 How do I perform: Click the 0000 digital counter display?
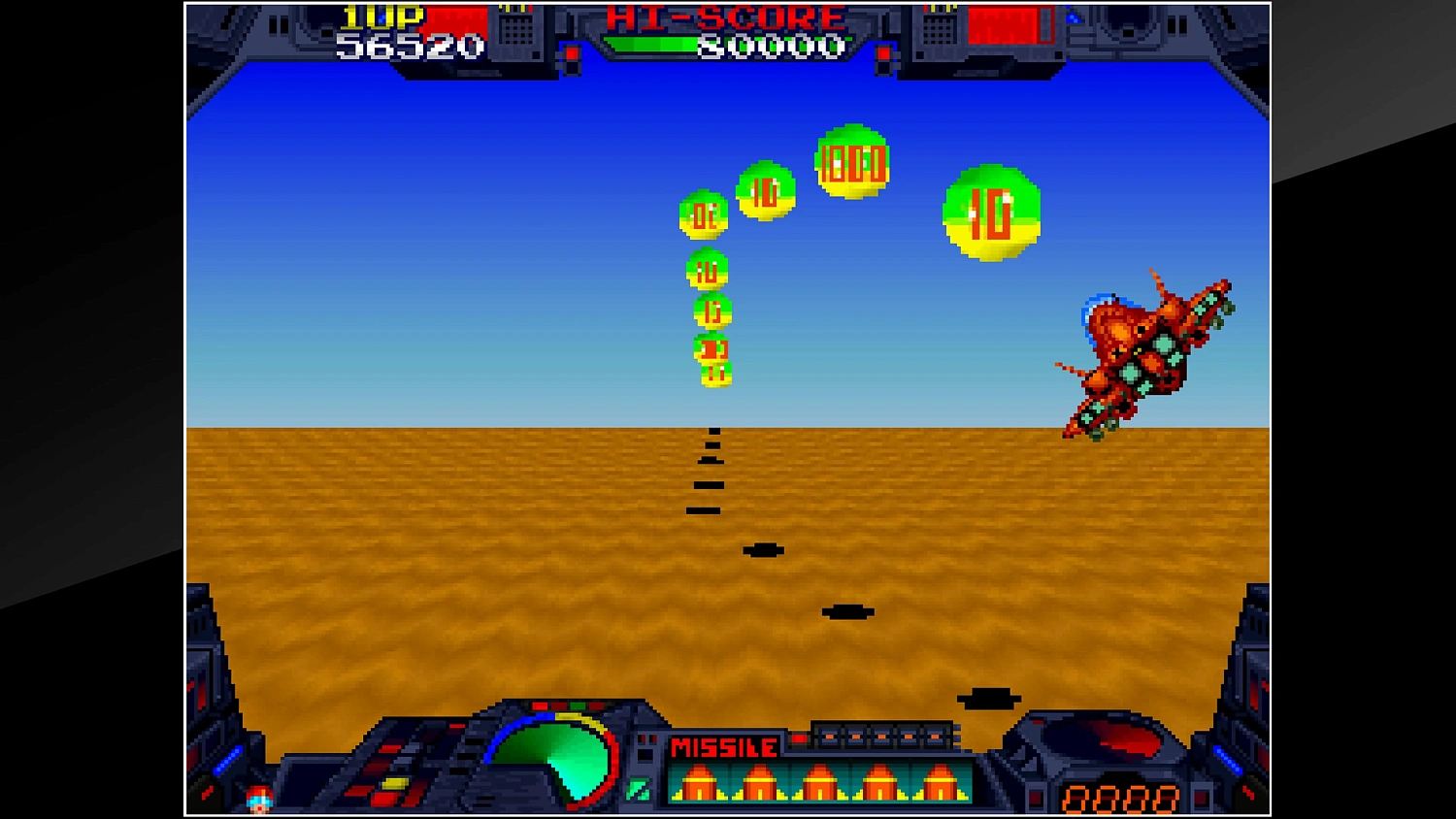(x=1120, y=800)
